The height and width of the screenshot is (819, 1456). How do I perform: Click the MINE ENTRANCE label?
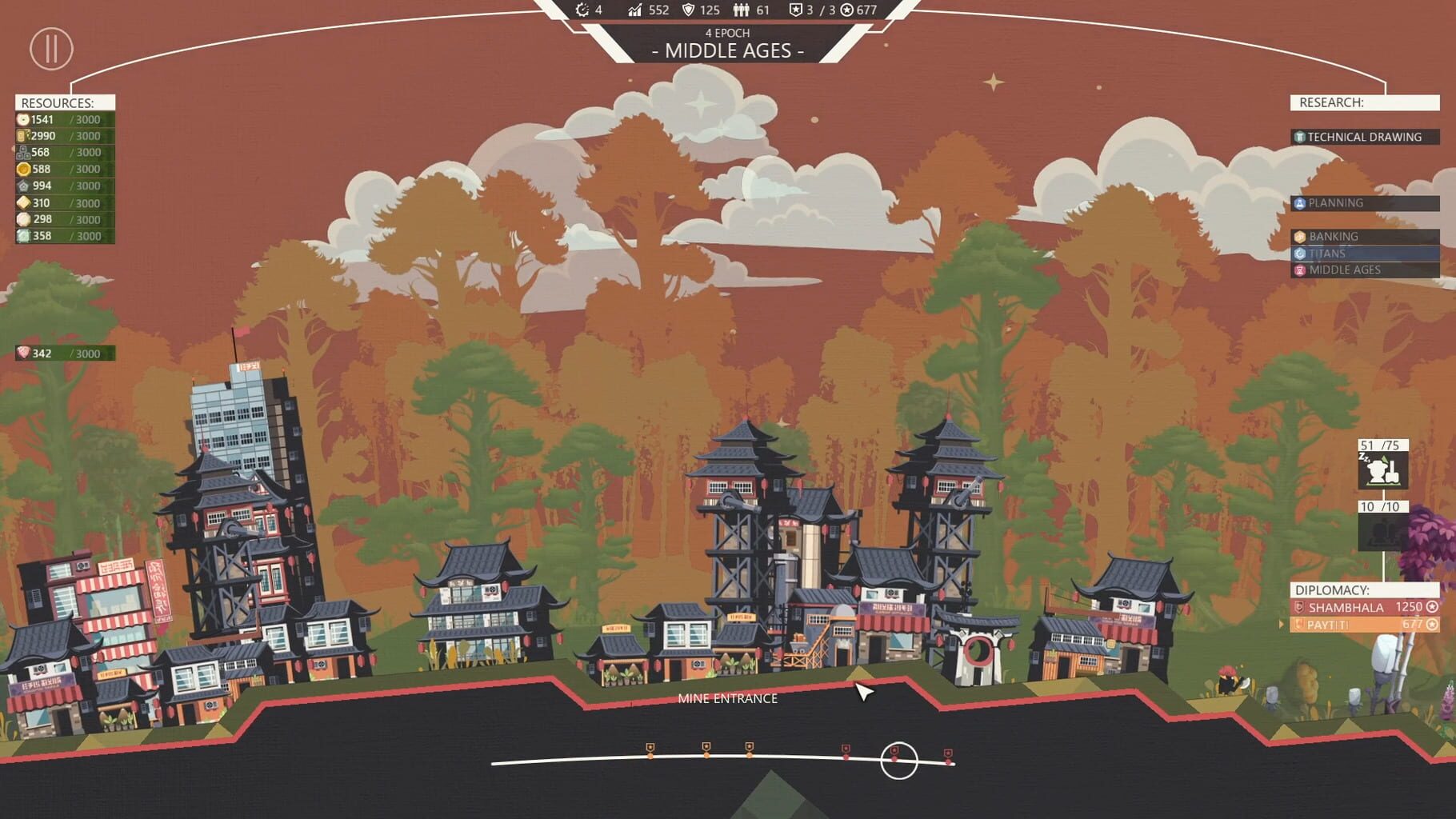coord(727,698)
